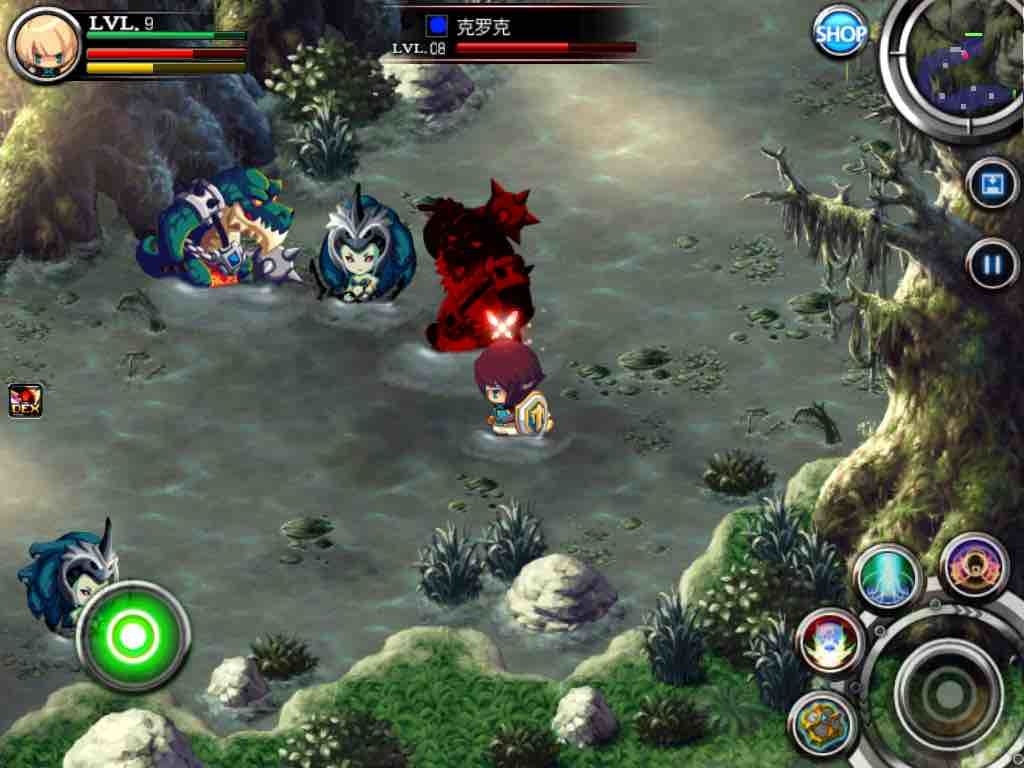Viewport: 1024px width, 768px height.
Task: Trigger the red-rimmed white flame skill
Action: [831, 641]
